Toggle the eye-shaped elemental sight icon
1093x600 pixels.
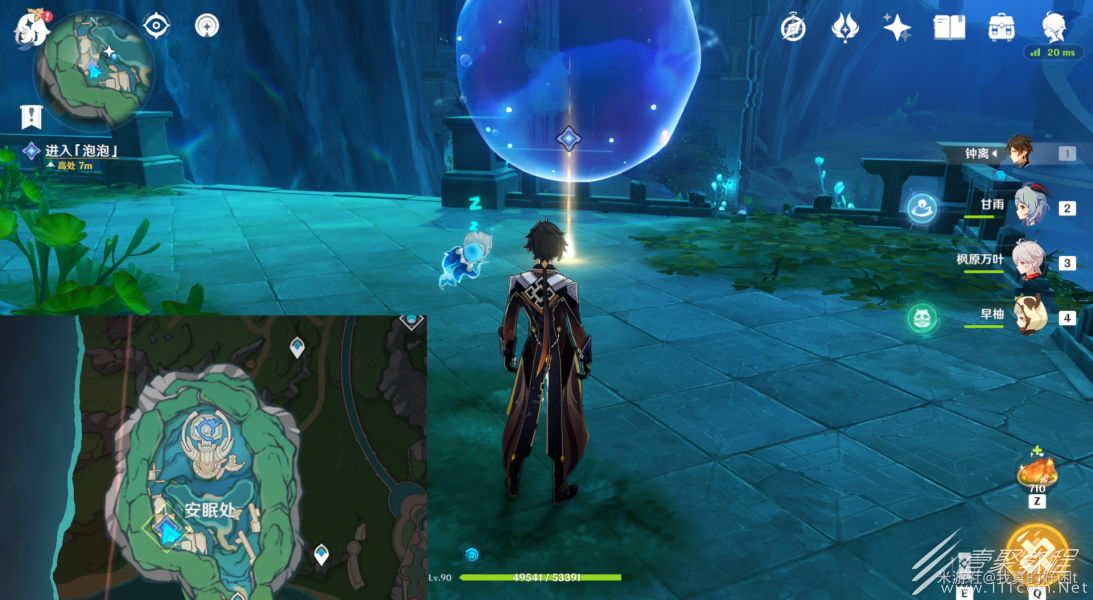(x=156, y=25)
